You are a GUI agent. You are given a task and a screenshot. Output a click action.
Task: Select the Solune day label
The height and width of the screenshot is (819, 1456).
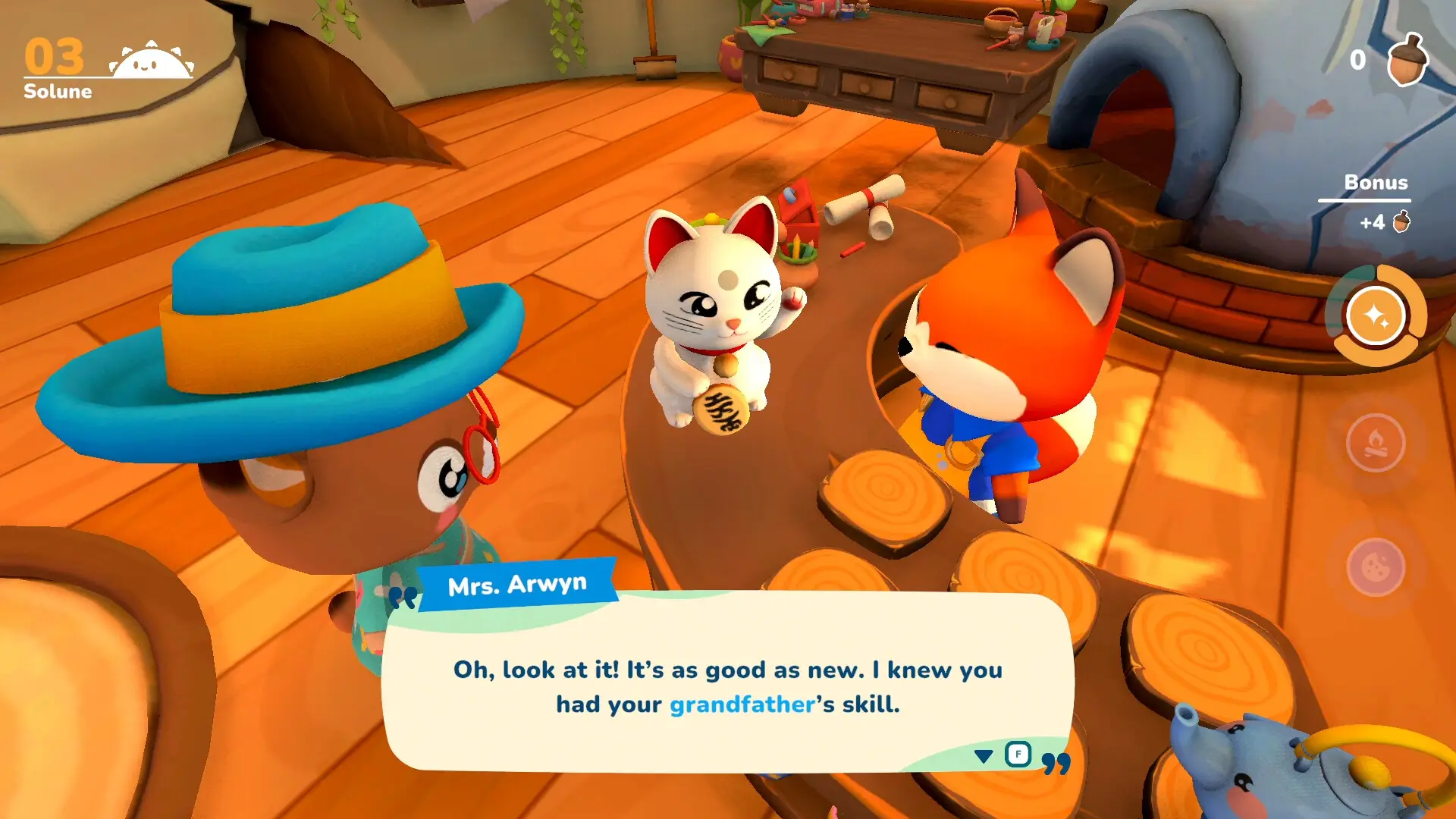56,92
